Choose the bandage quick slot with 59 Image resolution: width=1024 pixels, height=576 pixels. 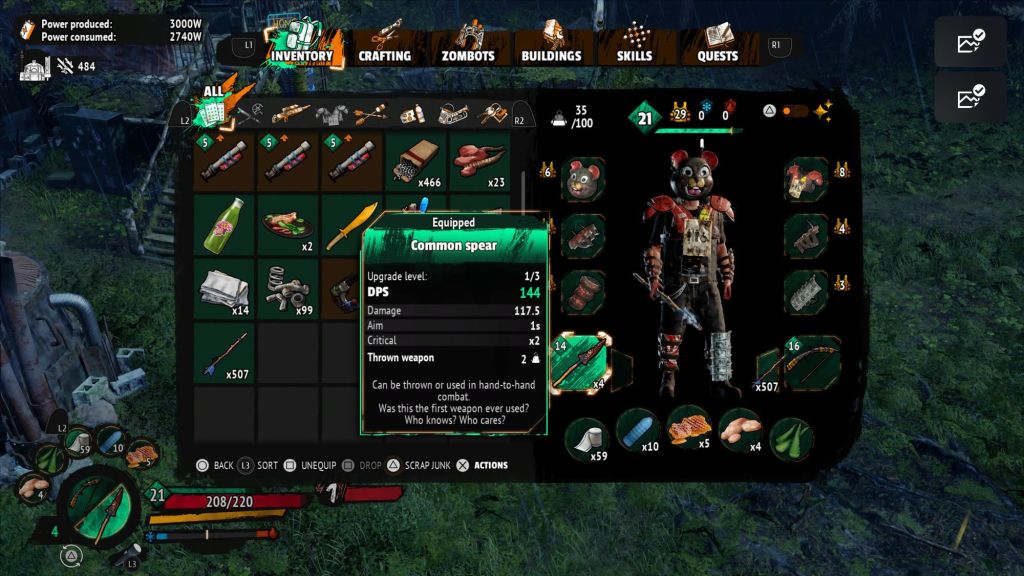click(x=586, y=438)
